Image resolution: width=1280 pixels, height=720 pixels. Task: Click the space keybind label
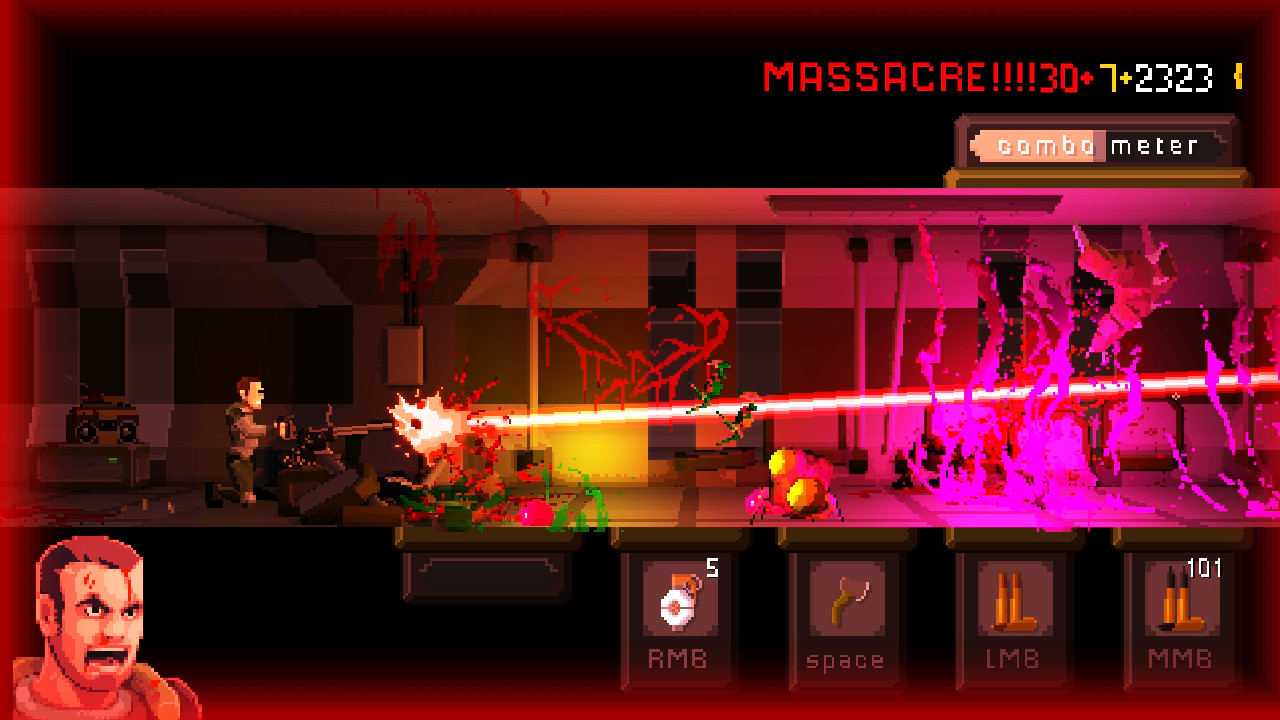point(845,659)
